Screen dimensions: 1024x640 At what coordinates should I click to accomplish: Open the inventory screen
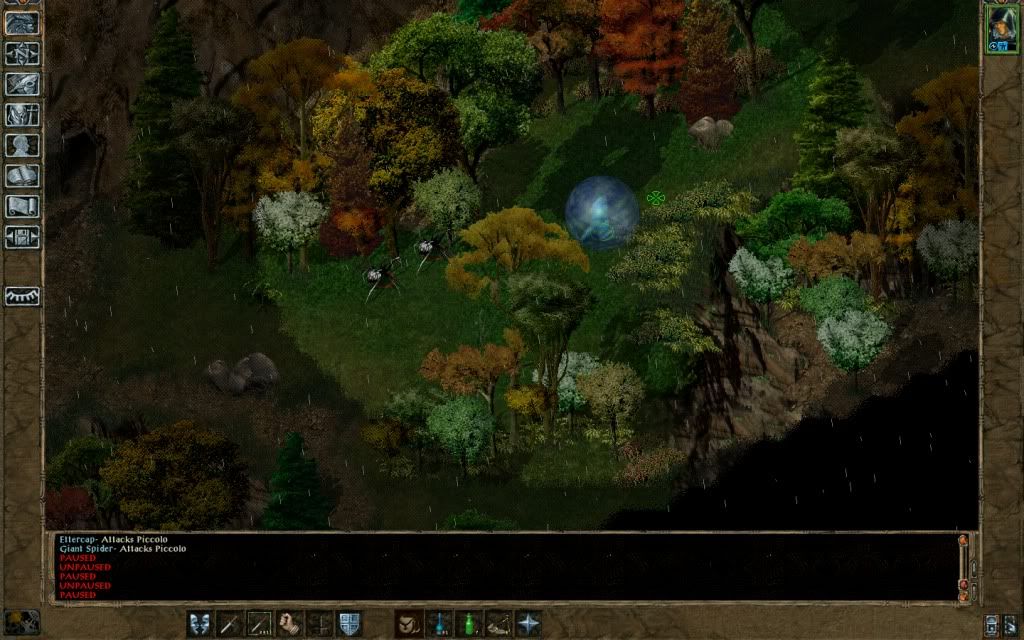click(22, 114)
